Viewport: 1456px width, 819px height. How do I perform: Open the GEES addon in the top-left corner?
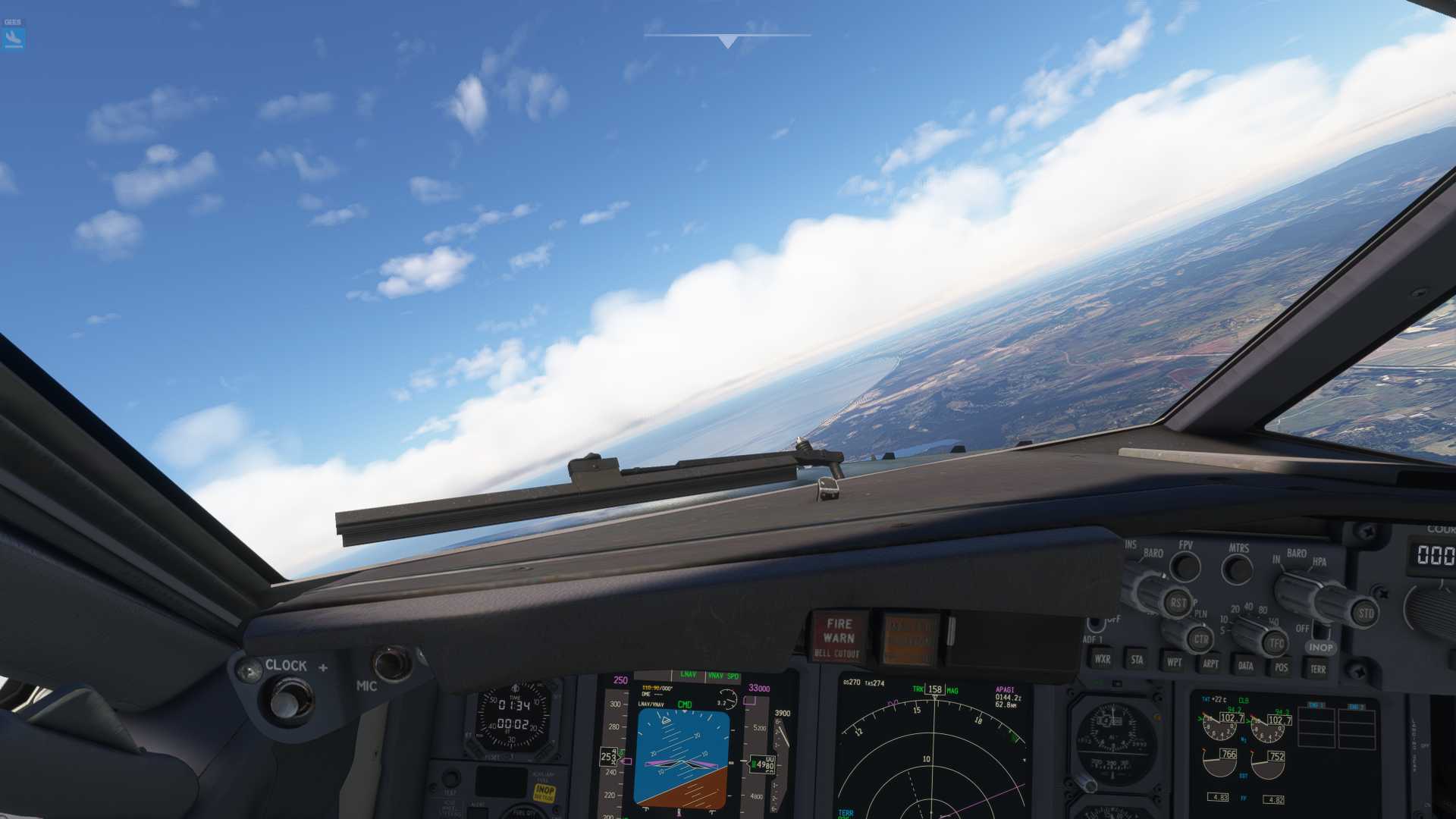[14, 33]
